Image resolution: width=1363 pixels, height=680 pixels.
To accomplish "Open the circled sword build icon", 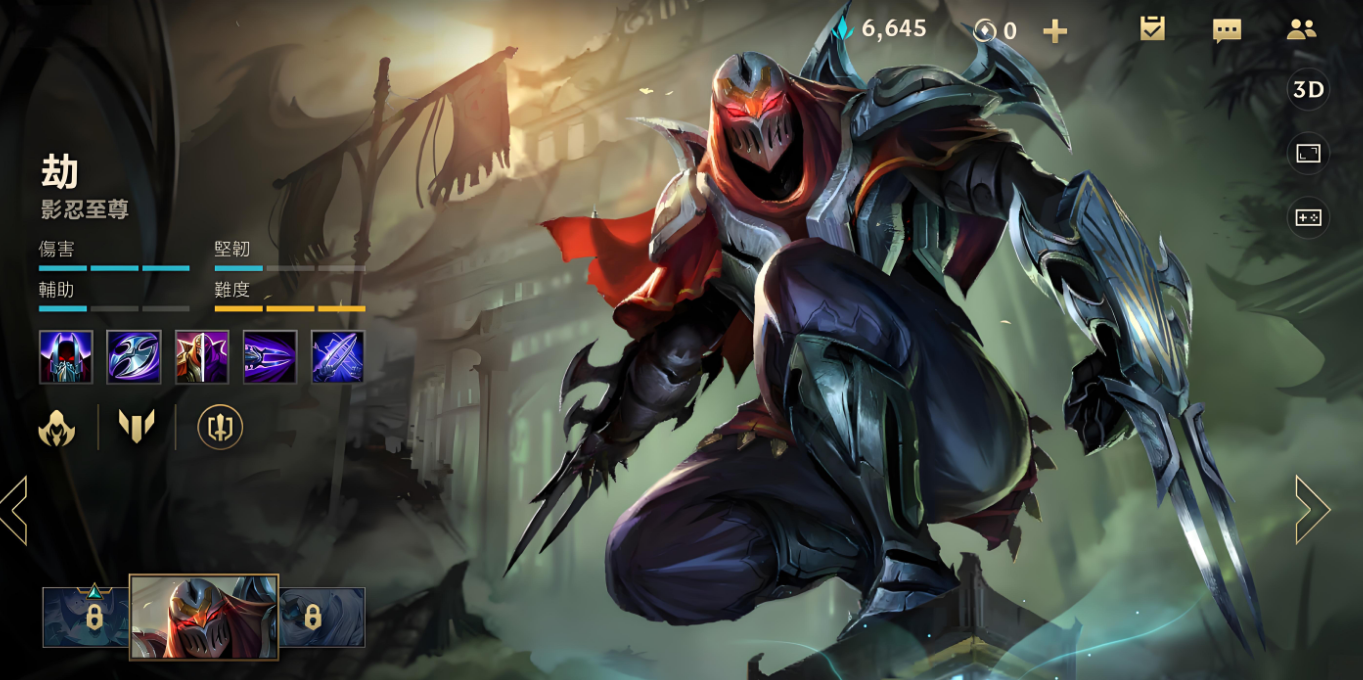I will coord(220,427).
